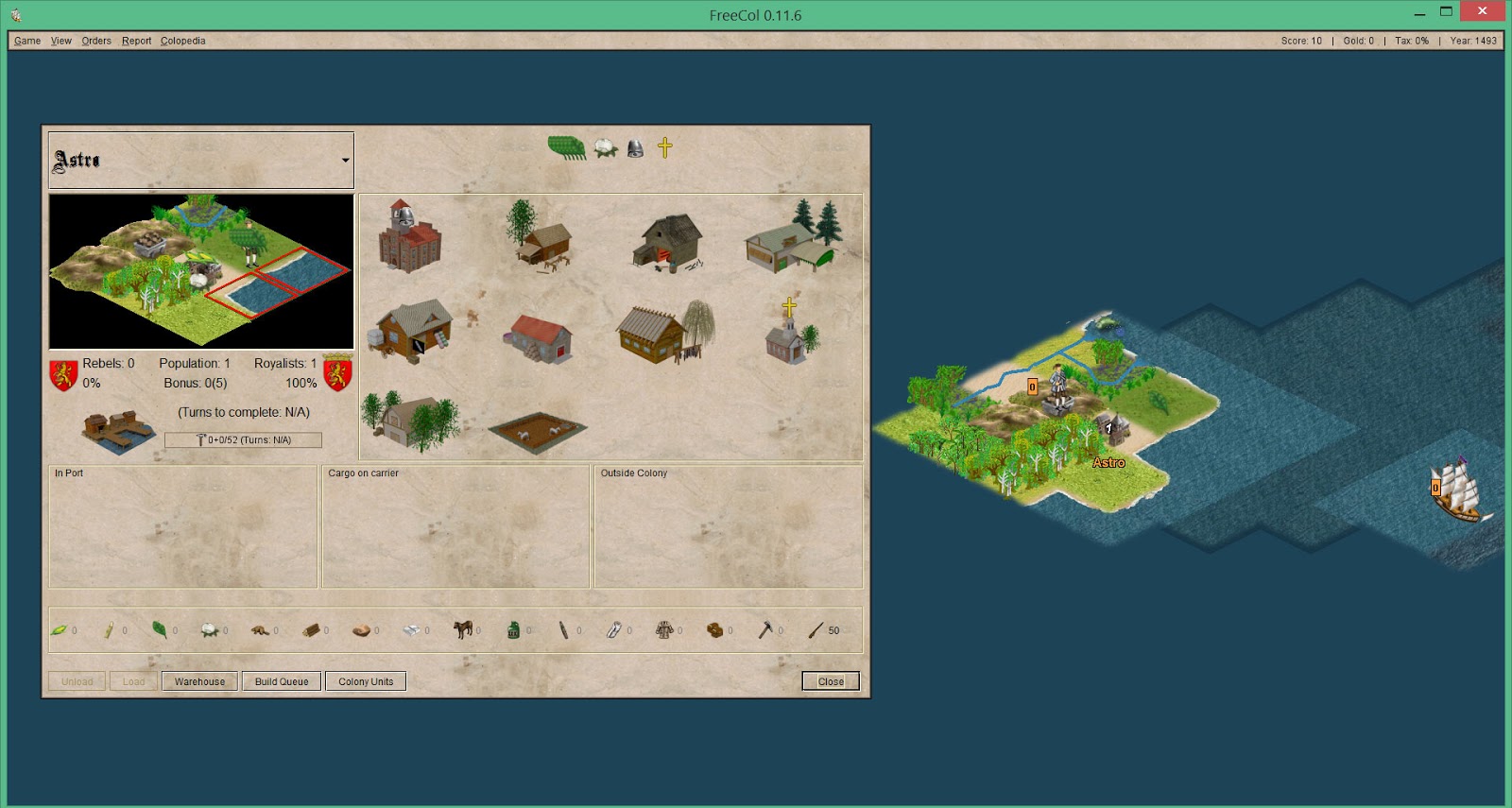Select the crosses icon above the colony view
The width and height of the screenshot is (1512, 808).
[x=667, y=148]
